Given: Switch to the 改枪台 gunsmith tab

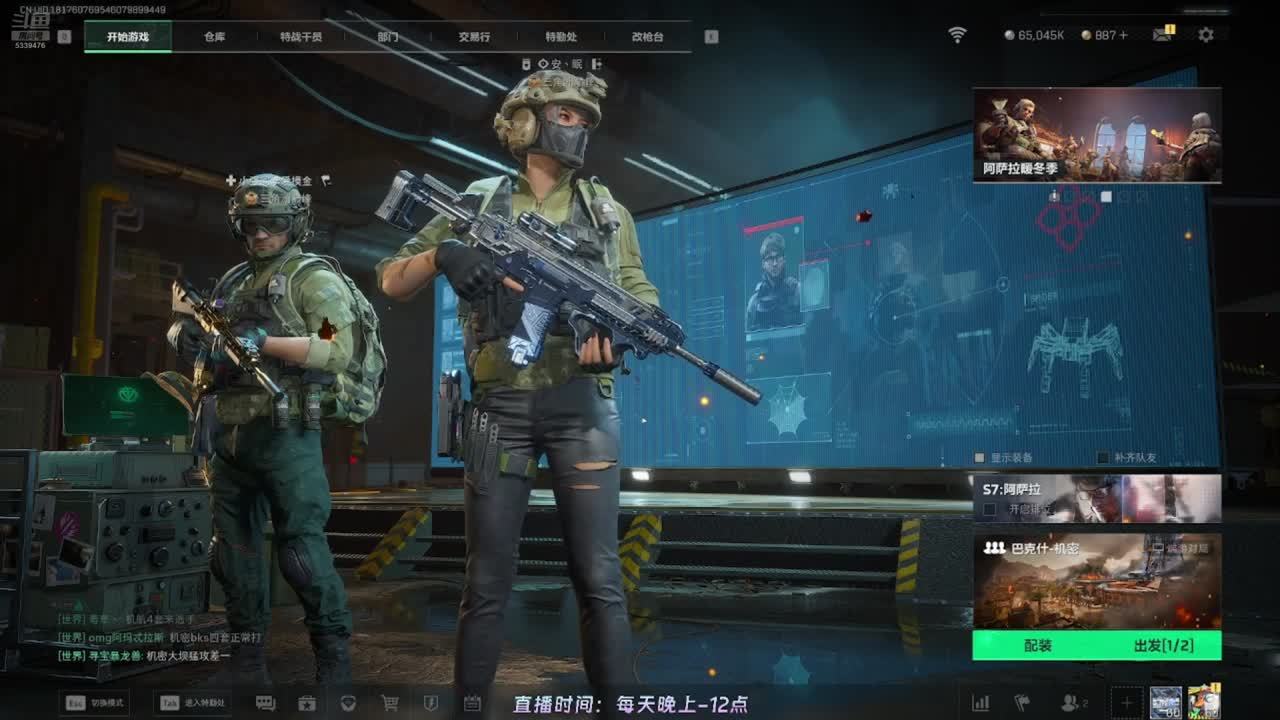Looking at the screenshot, I should [647, 37].
